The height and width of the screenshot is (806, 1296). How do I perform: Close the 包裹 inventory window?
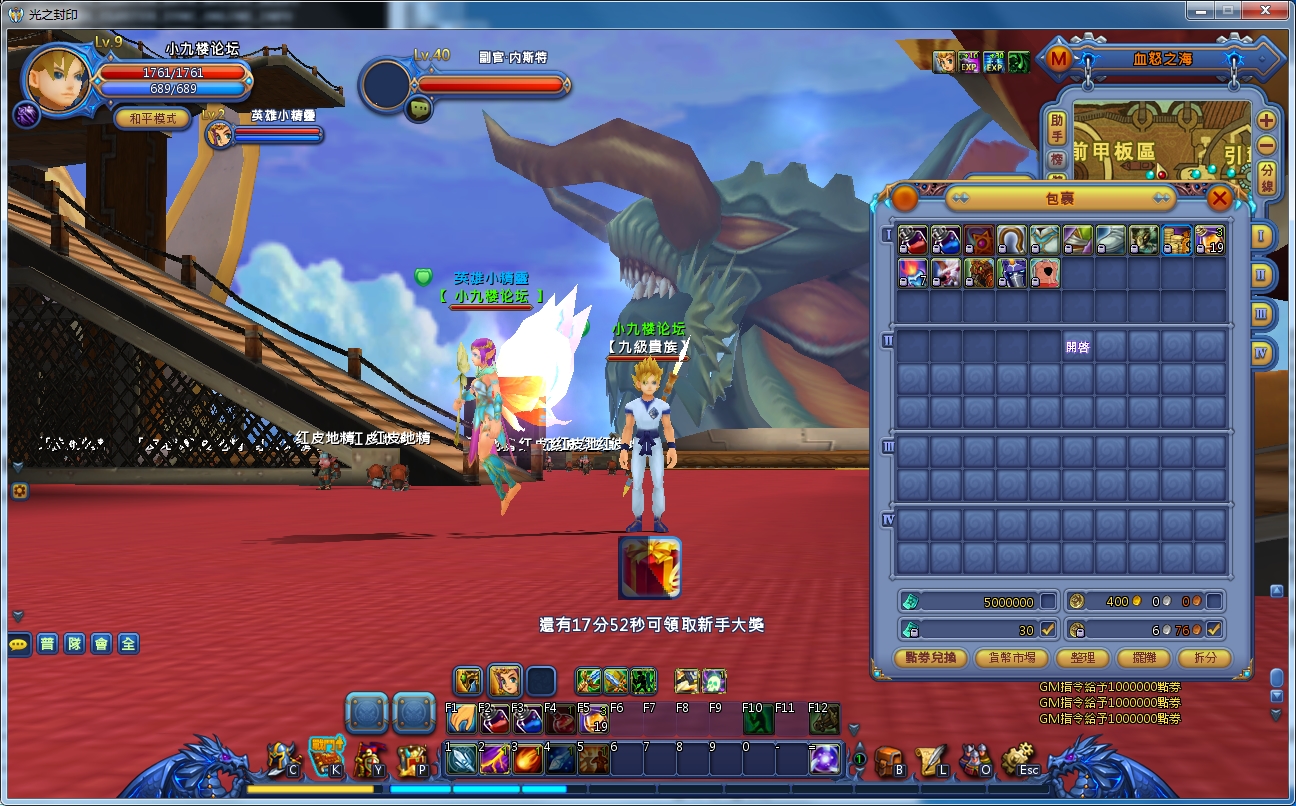(1219, 198)
